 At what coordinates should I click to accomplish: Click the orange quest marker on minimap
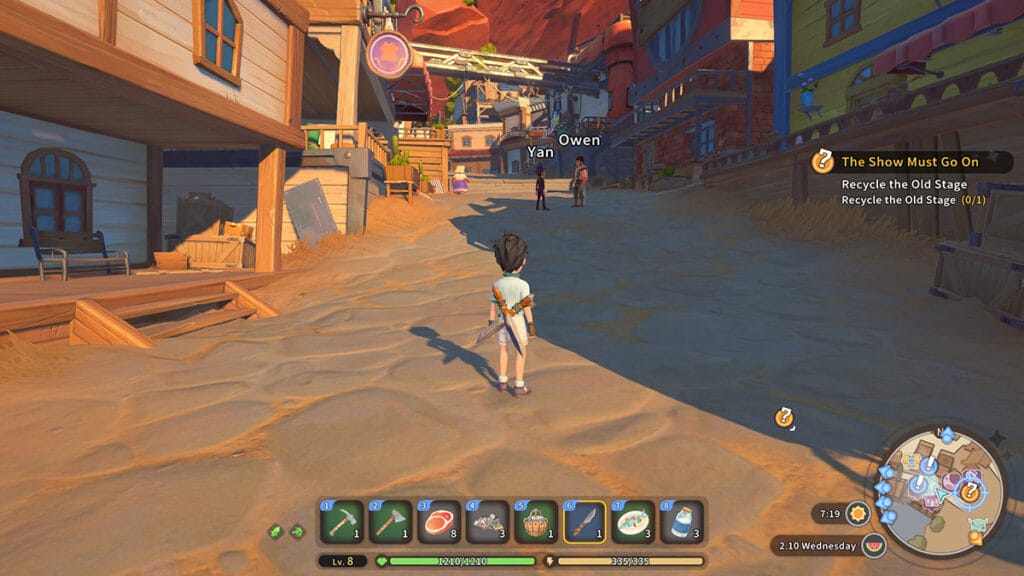click(969, 491)
